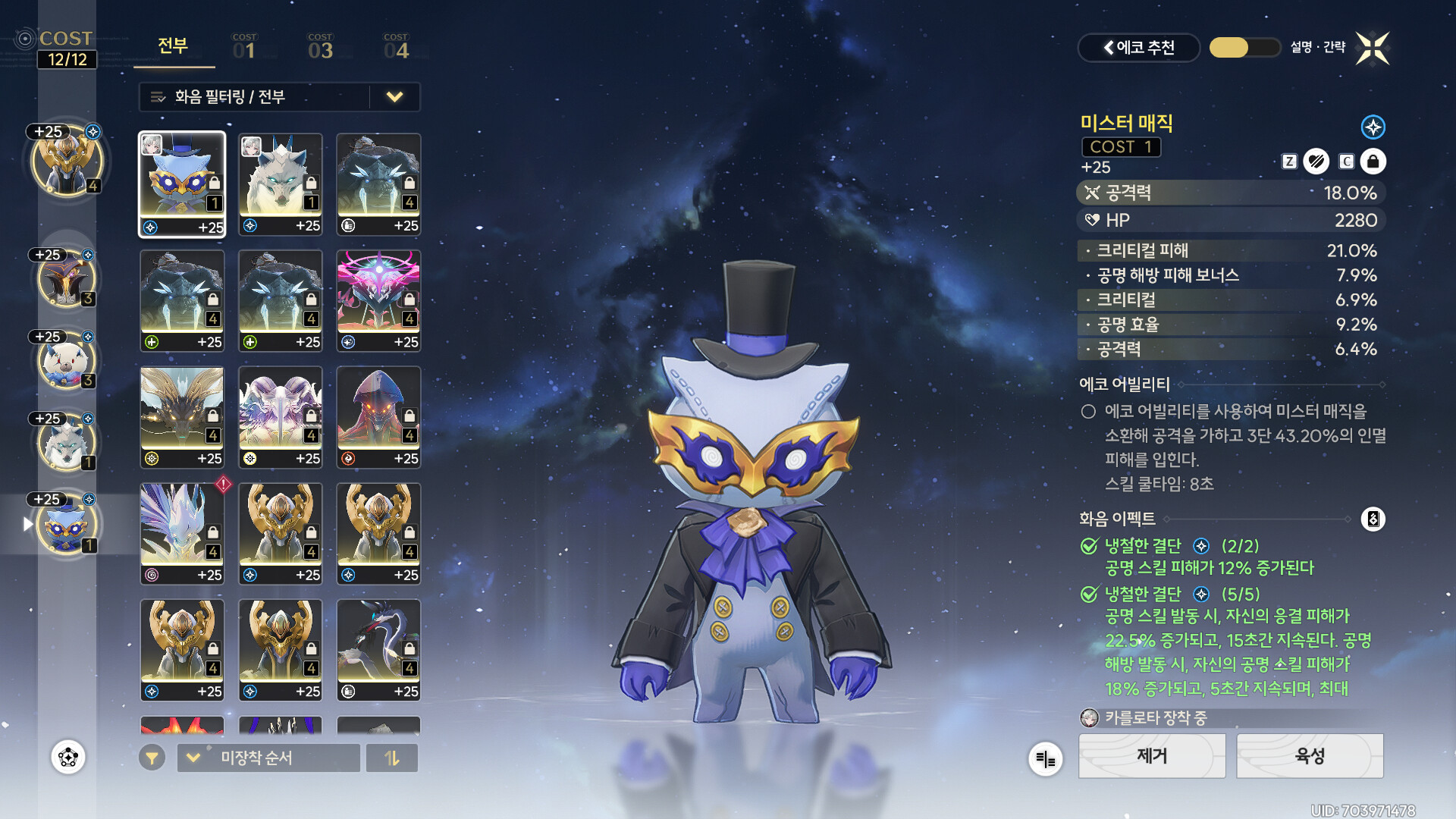Click the 제거 remove button

pos(1152,756)
